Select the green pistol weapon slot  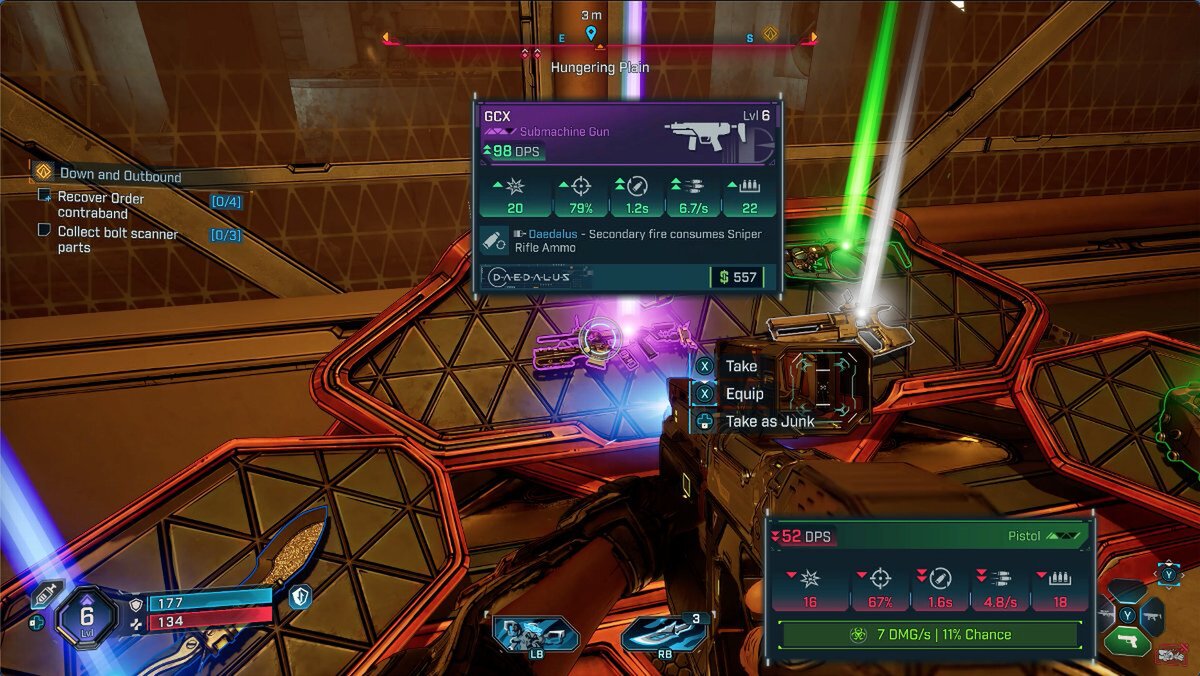pyautogui.click(x=1127, y=639)
